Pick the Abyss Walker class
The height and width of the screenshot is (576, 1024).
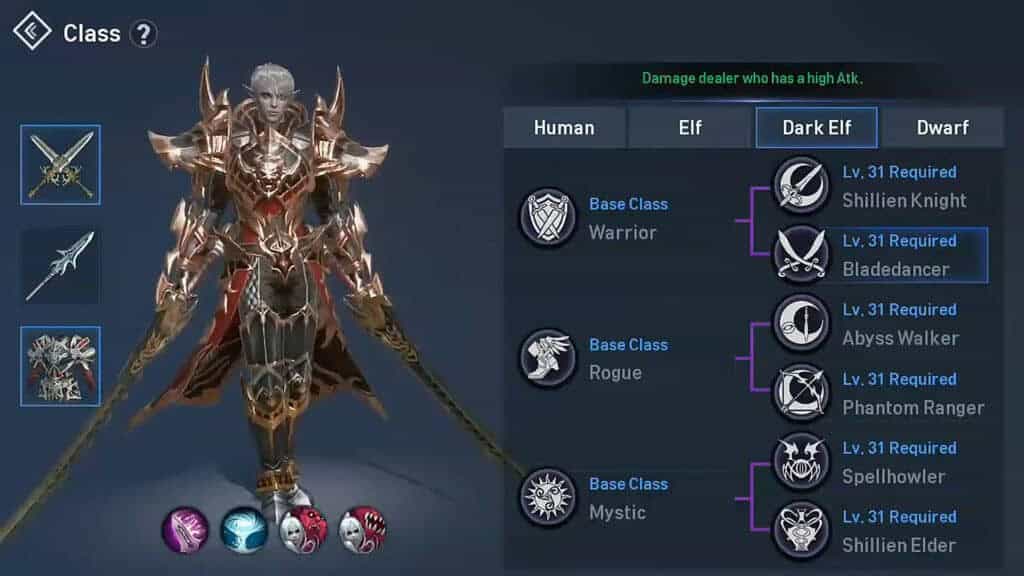point(802,324)
